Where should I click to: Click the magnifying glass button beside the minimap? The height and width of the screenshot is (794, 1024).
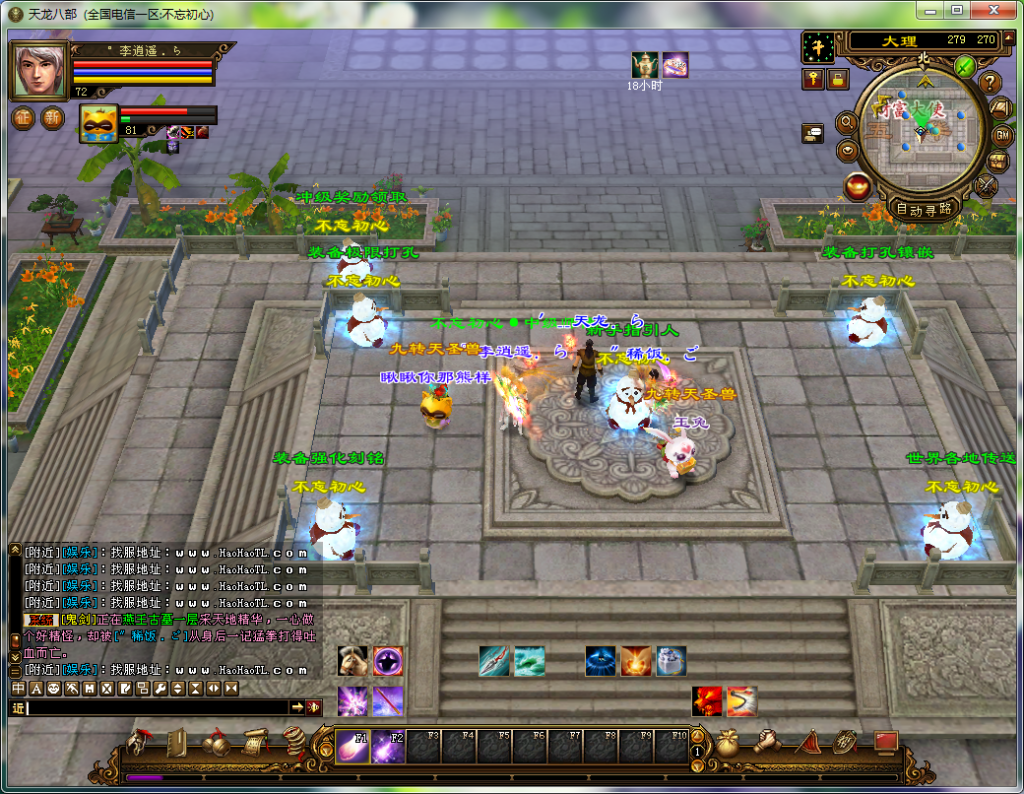point(846,122)
